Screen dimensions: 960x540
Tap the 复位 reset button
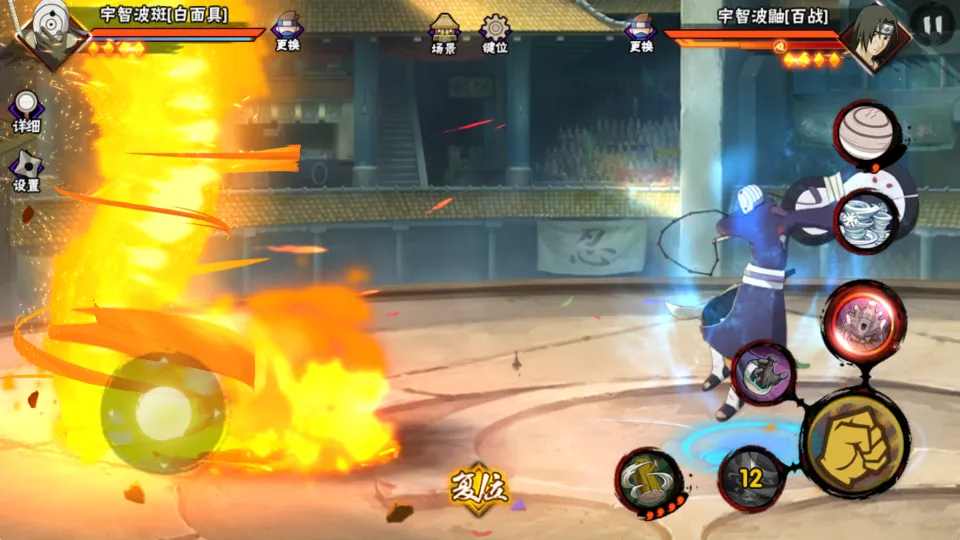coord(479,486)
